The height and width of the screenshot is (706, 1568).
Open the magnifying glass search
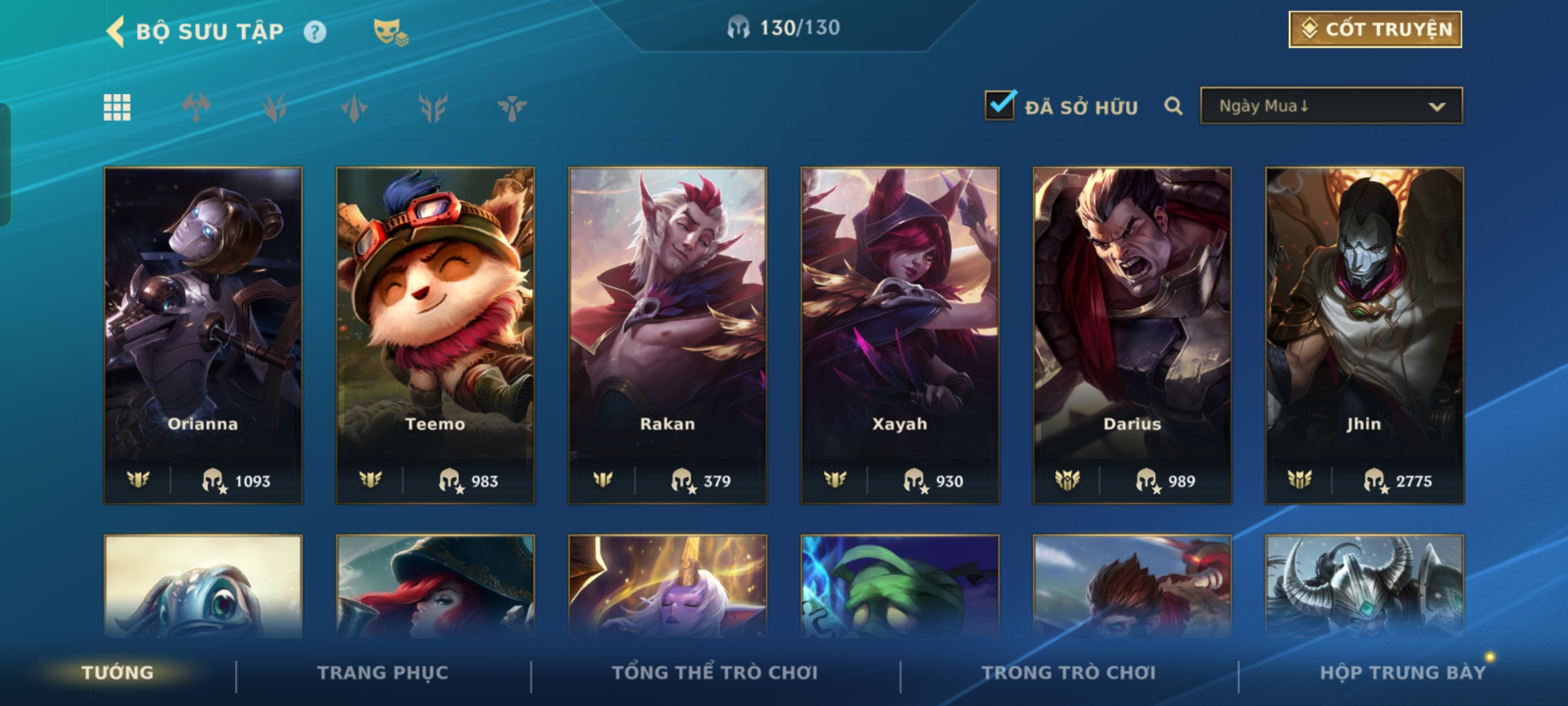pos(1173,106)
